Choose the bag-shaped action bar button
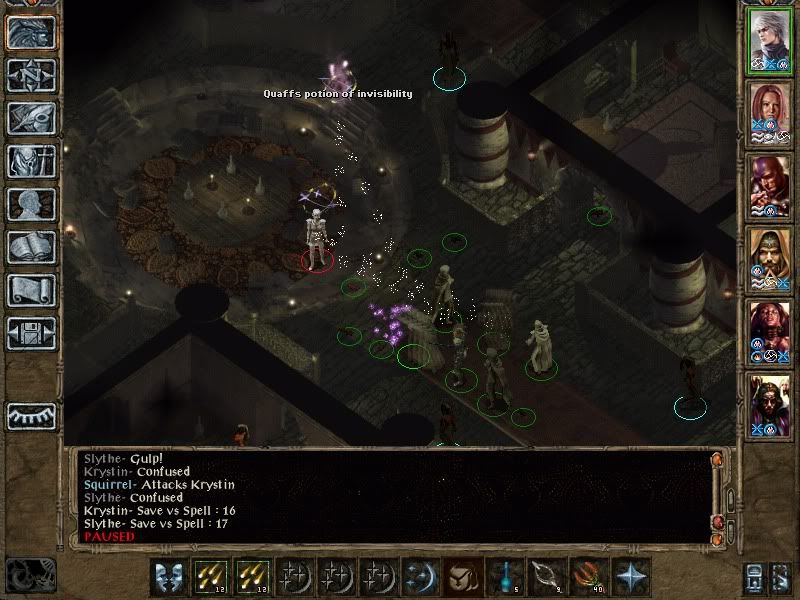The width and height of the screenshot is (800, 600). coord(460,577)
